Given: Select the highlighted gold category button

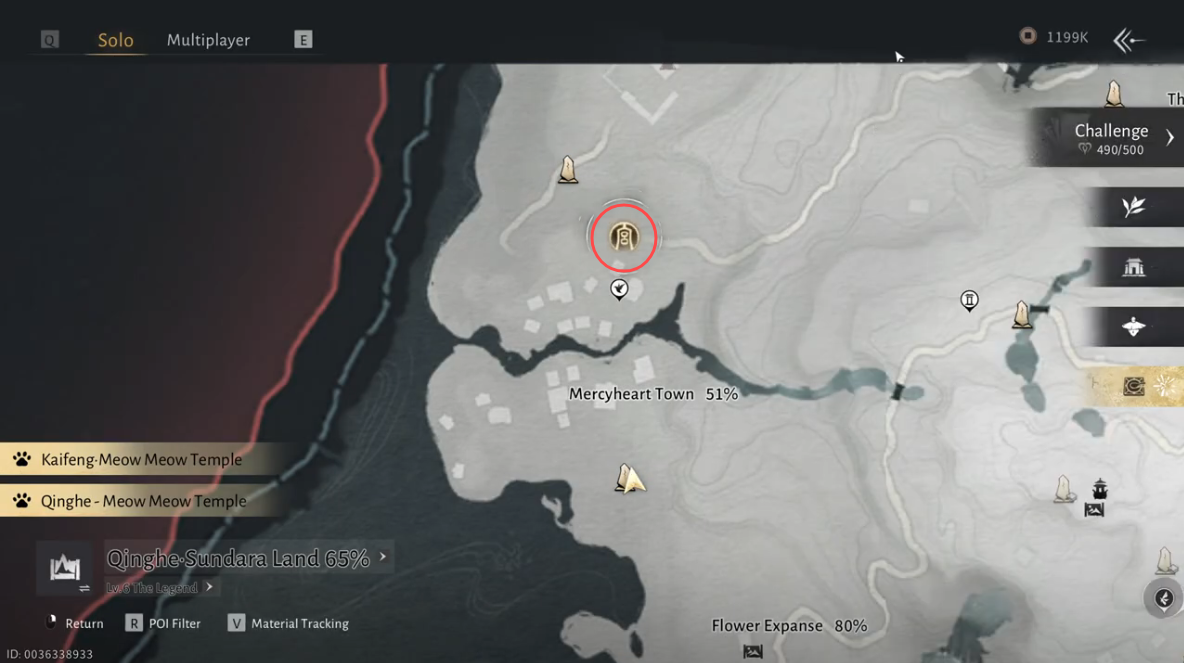Looking at the screenshot, I should 1134,387.
